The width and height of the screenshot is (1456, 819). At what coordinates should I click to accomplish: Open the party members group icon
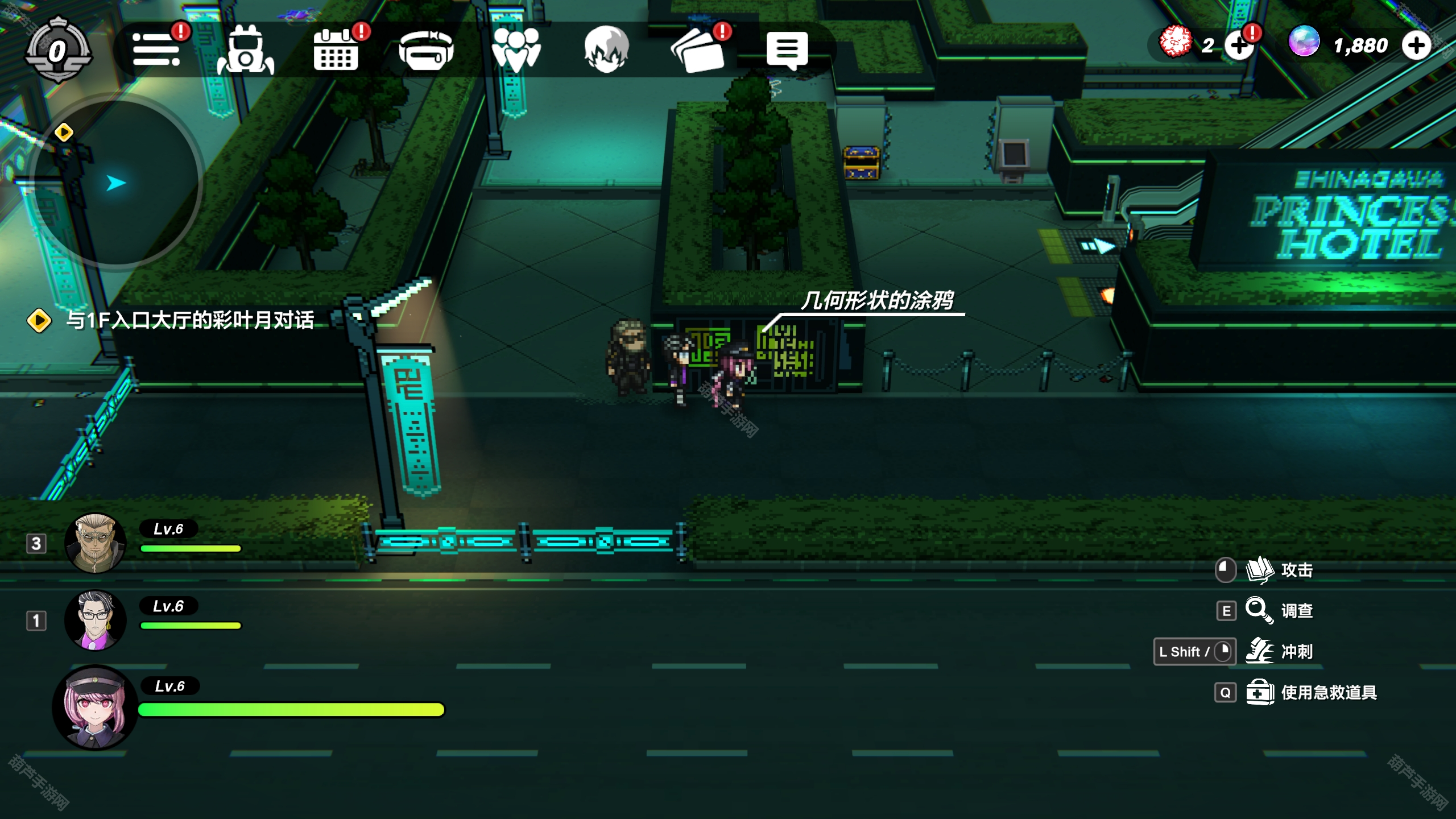(516, 51)
